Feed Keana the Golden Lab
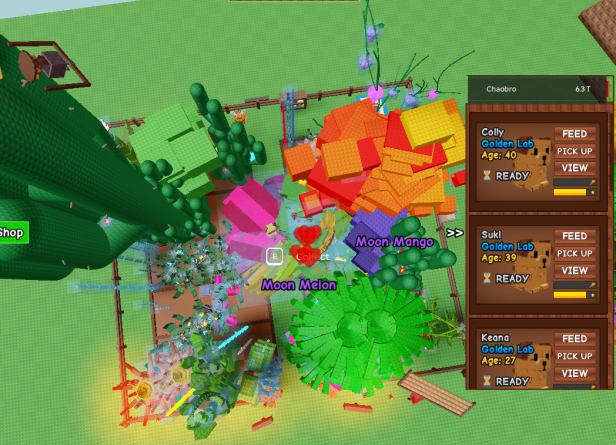The width and height of the screenshot is (616, 445). [574, 340]
